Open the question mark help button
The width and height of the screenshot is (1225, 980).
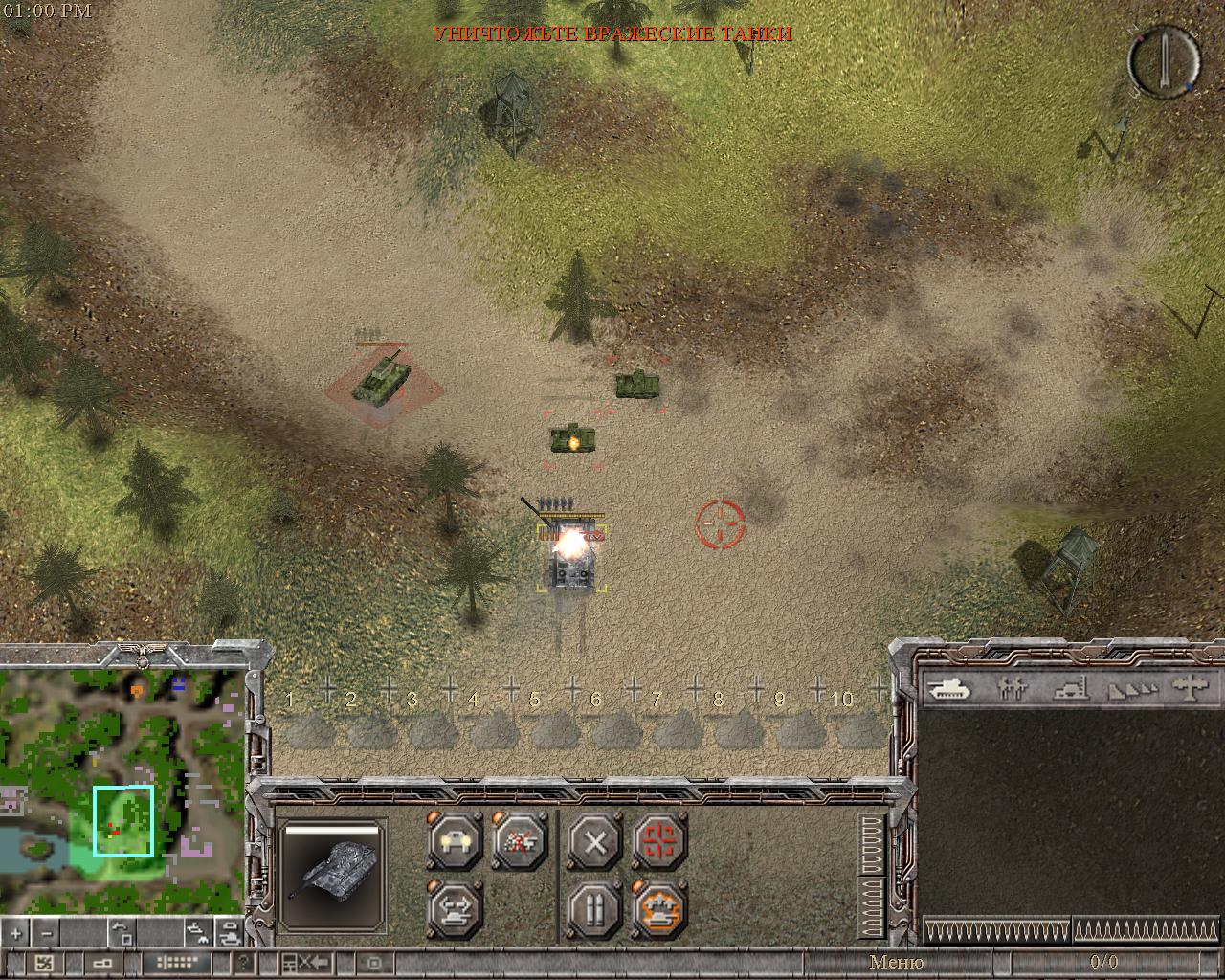coord(245,963)
